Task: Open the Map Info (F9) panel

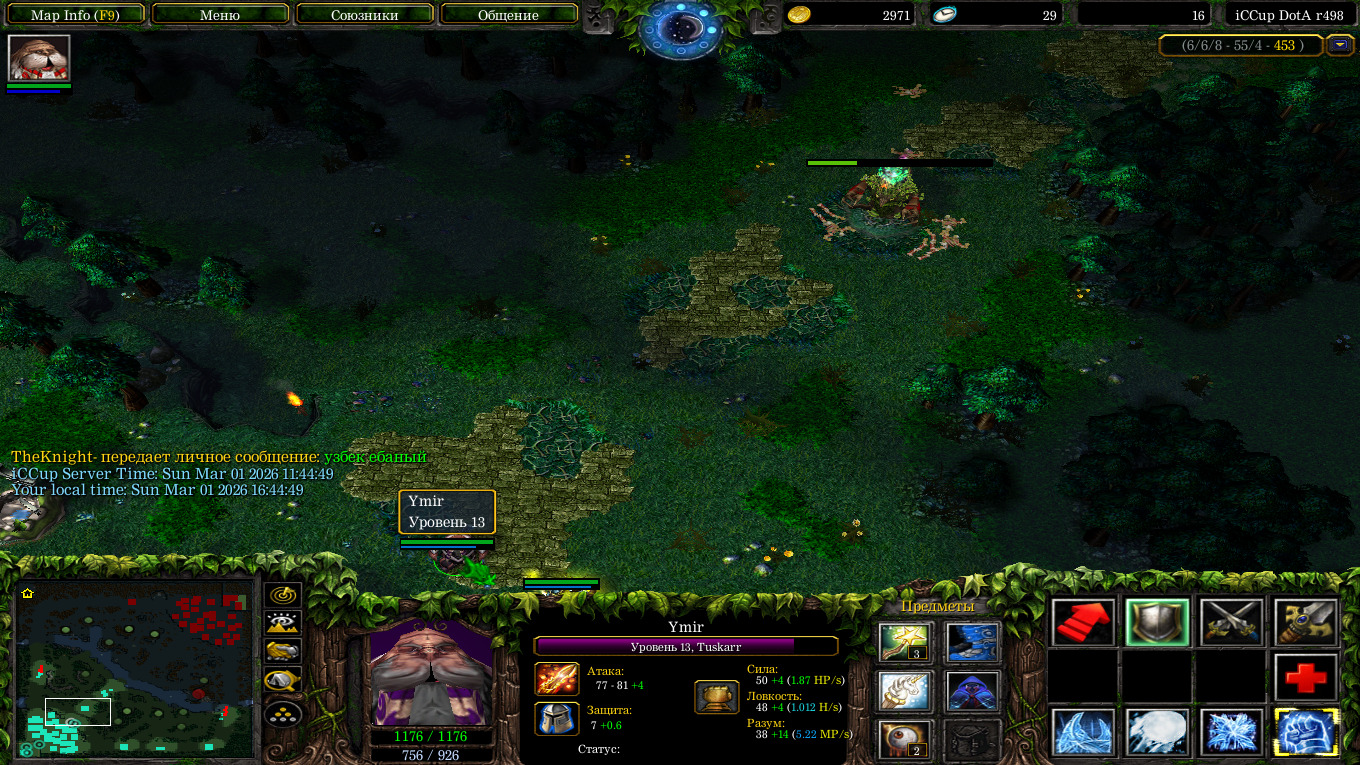Action: (x=74, y=15)
